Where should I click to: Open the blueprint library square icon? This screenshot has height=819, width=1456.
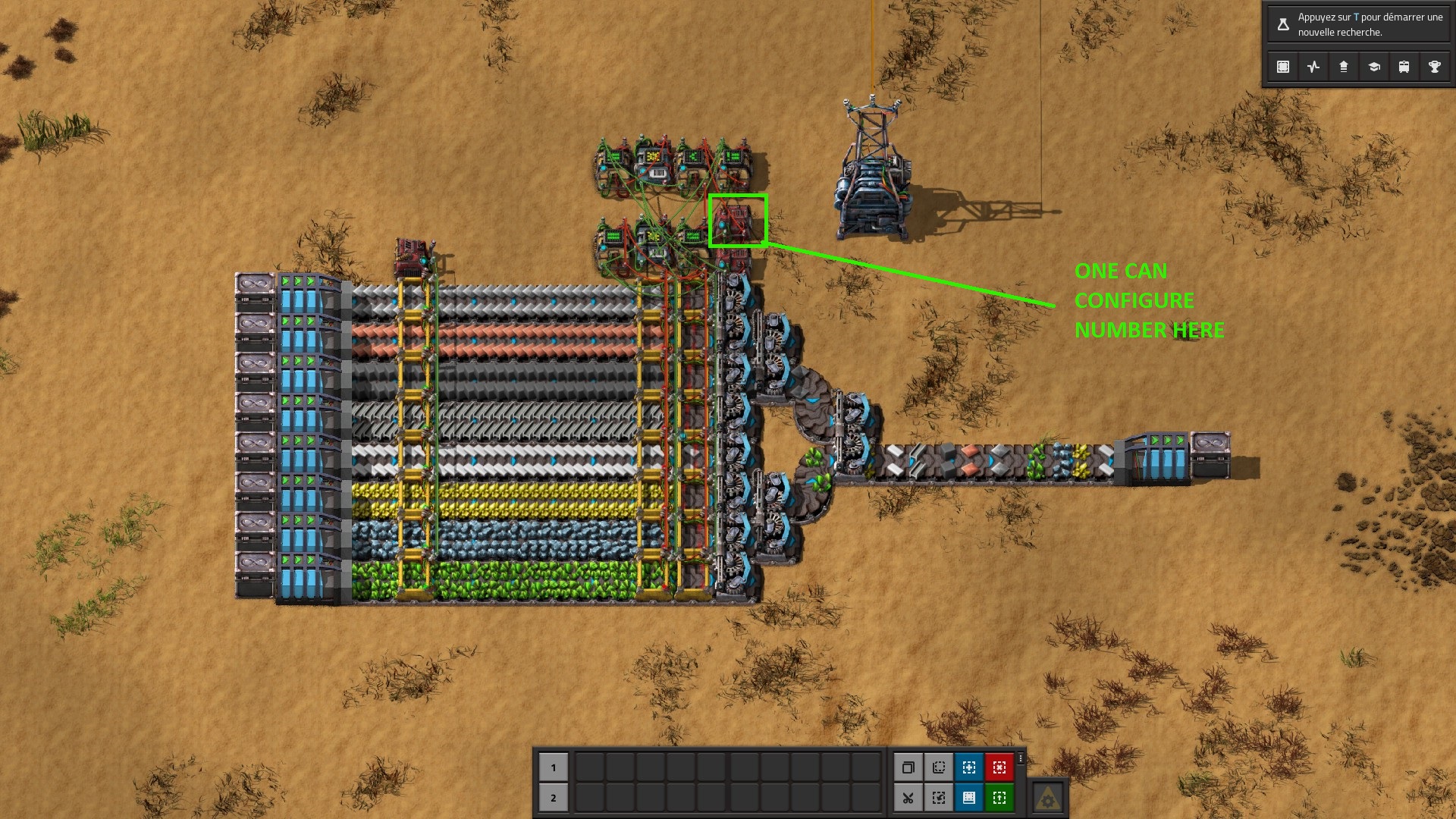click(x=1283, y=67)
